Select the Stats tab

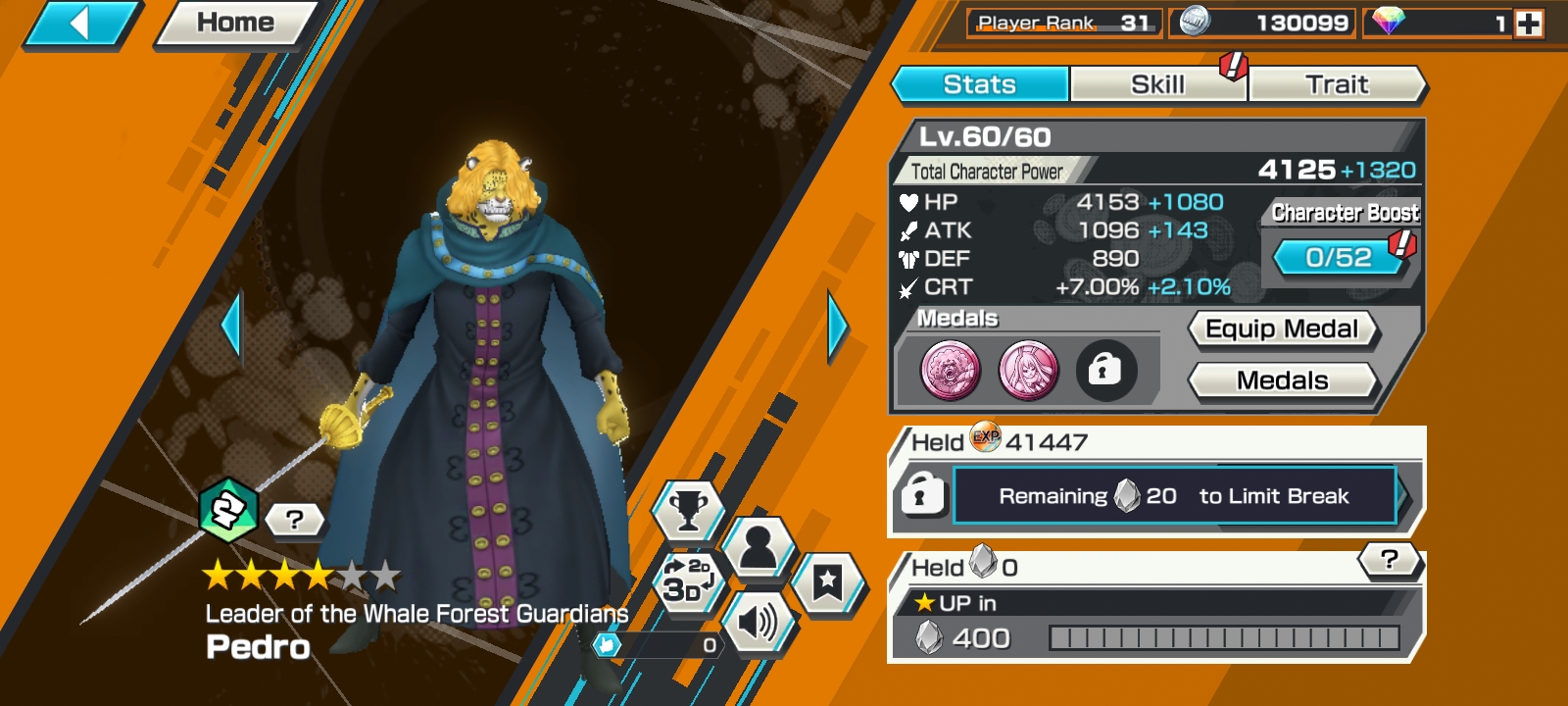[x=979, y=84]
